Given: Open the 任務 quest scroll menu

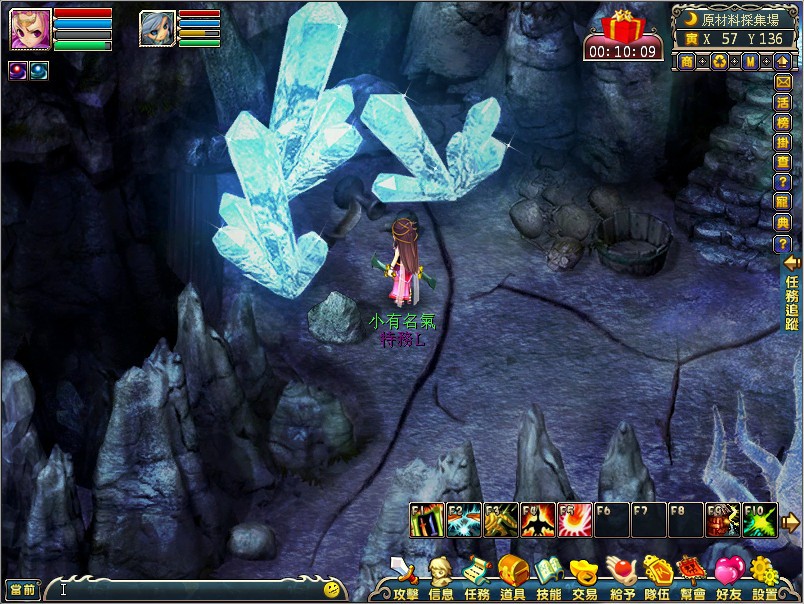Looking at the screenshot, I should [x=477, y=575].
